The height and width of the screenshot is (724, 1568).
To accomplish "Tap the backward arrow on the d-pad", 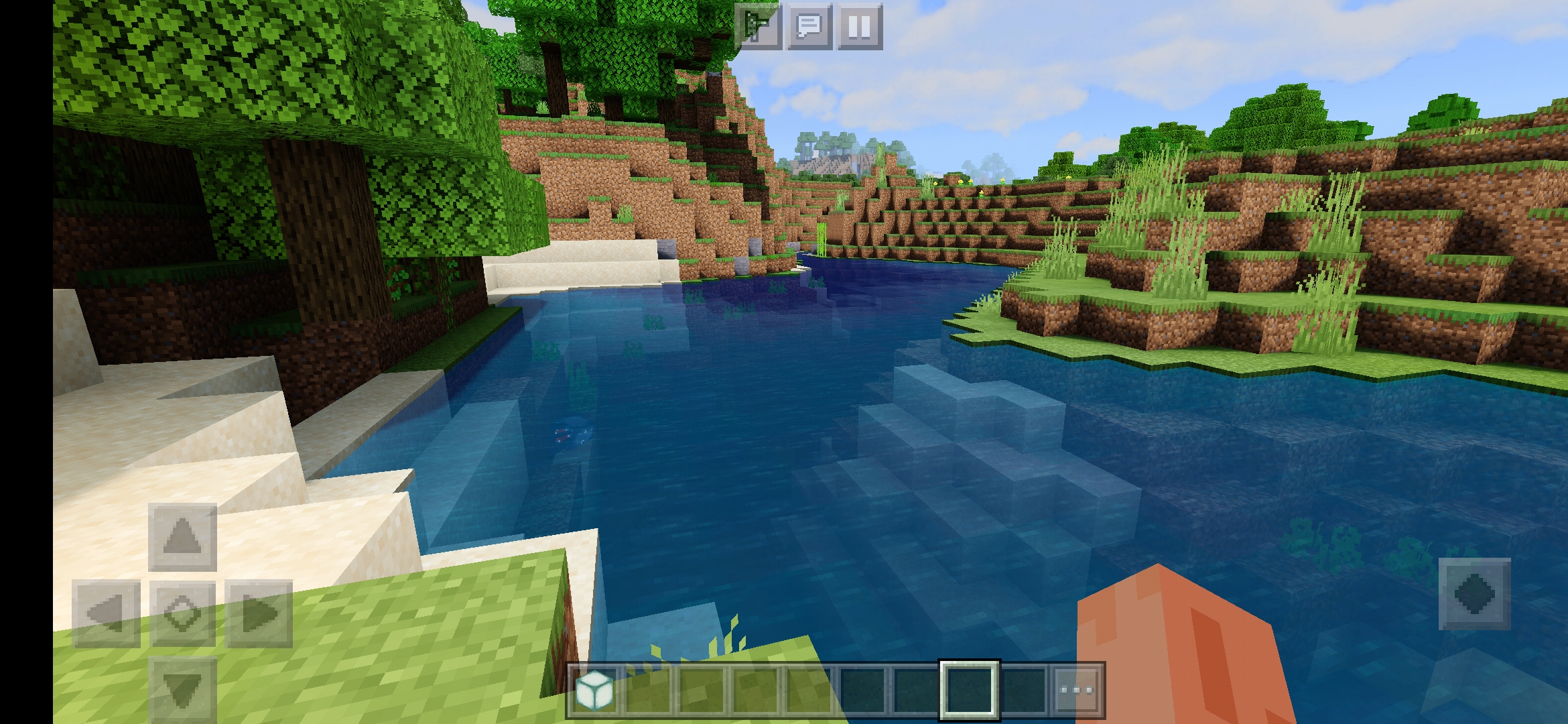I will click(x=182, y=688).
